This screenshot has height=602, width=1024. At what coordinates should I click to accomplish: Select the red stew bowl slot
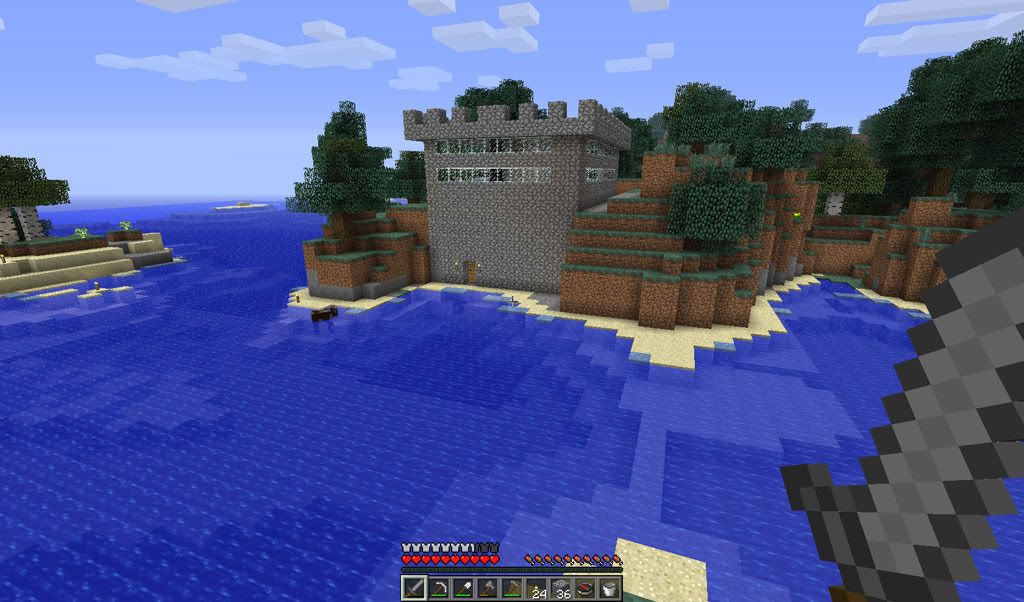(585, 588)
